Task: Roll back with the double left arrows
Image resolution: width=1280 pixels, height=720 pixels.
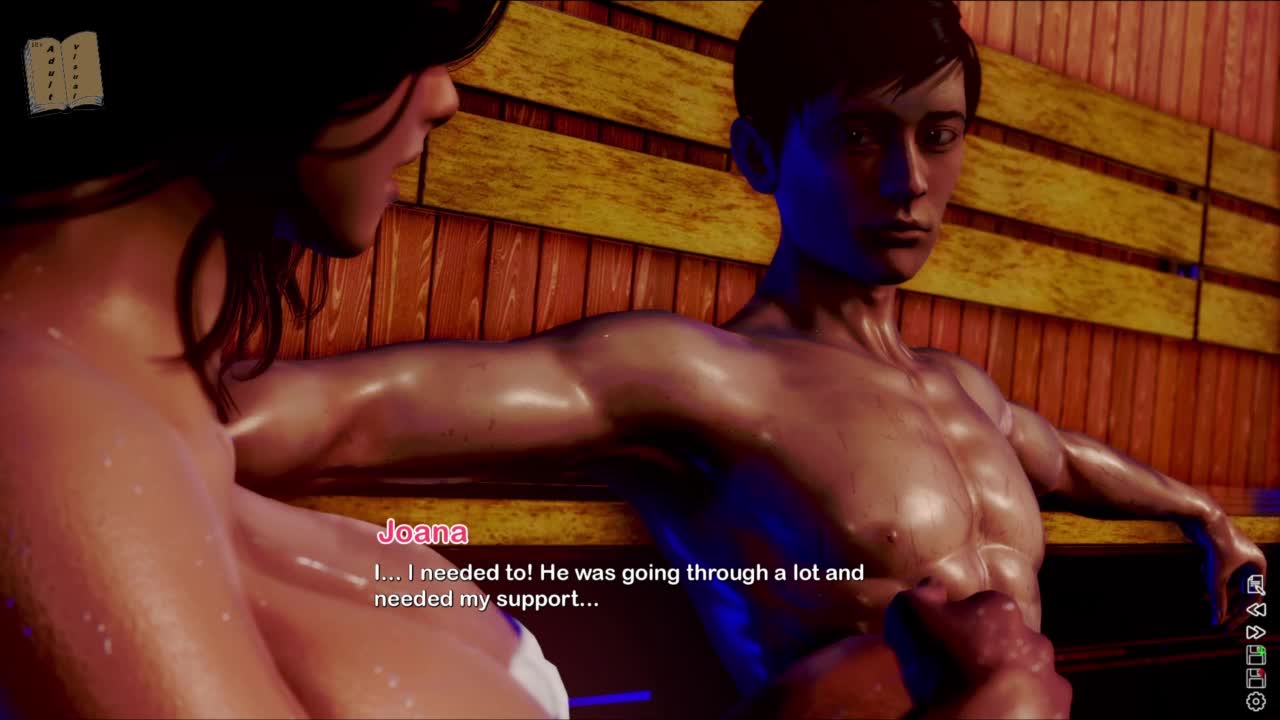Action: coord(1255,609)
